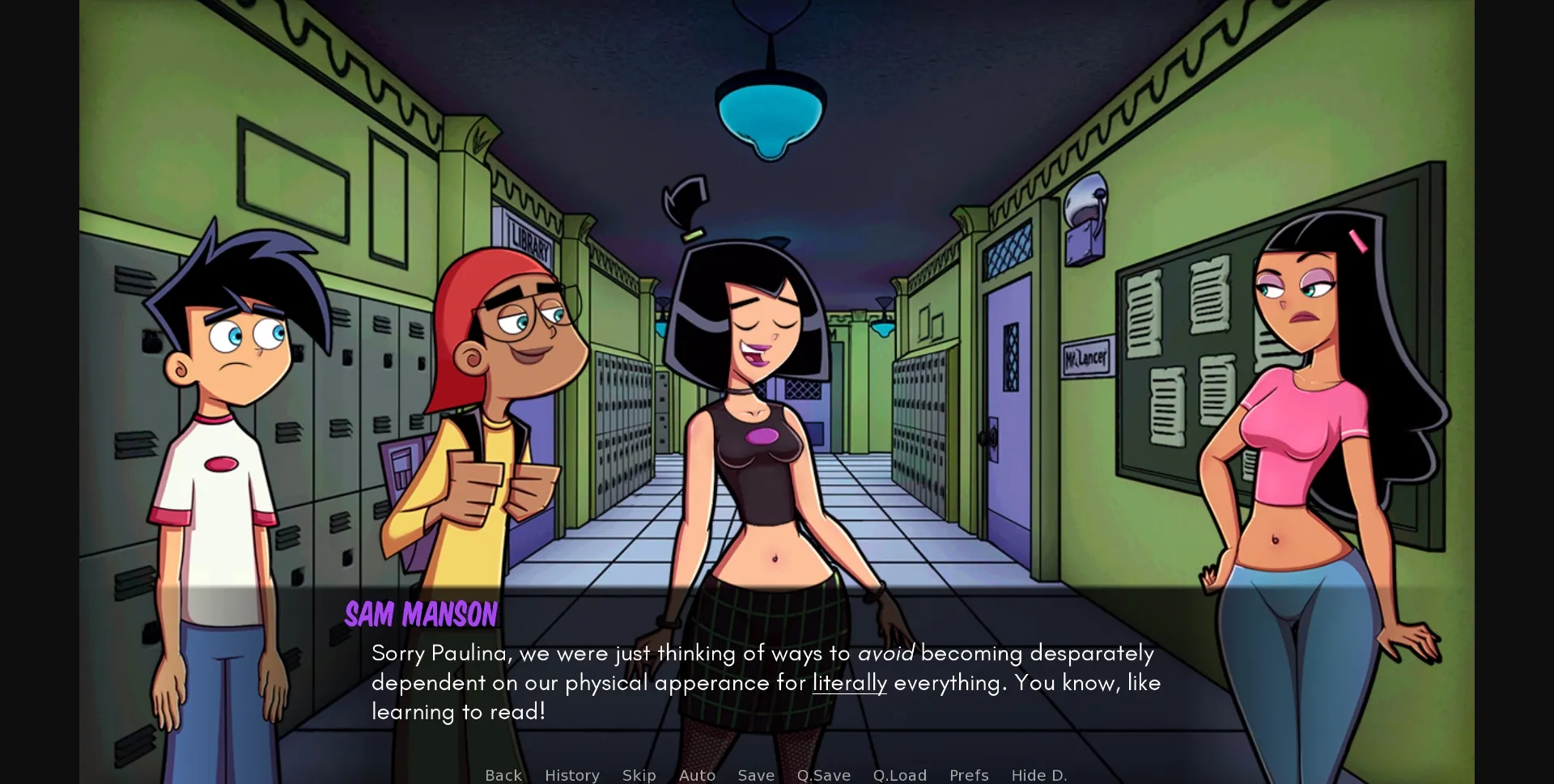The image size is (1554, 784).
Task: Click the Back button in the quick menu
Action: pyautogui.click(x=503, y=775)
